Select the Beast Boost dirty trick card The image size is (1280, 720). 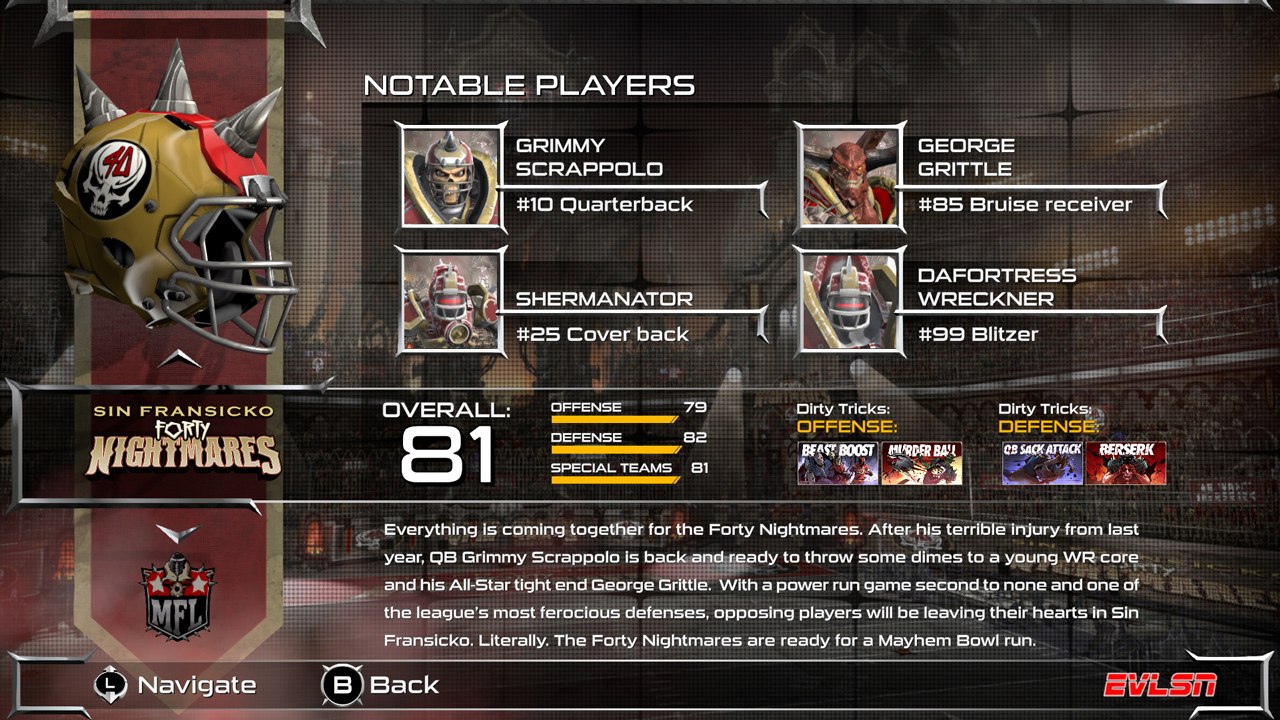[838, 464]
